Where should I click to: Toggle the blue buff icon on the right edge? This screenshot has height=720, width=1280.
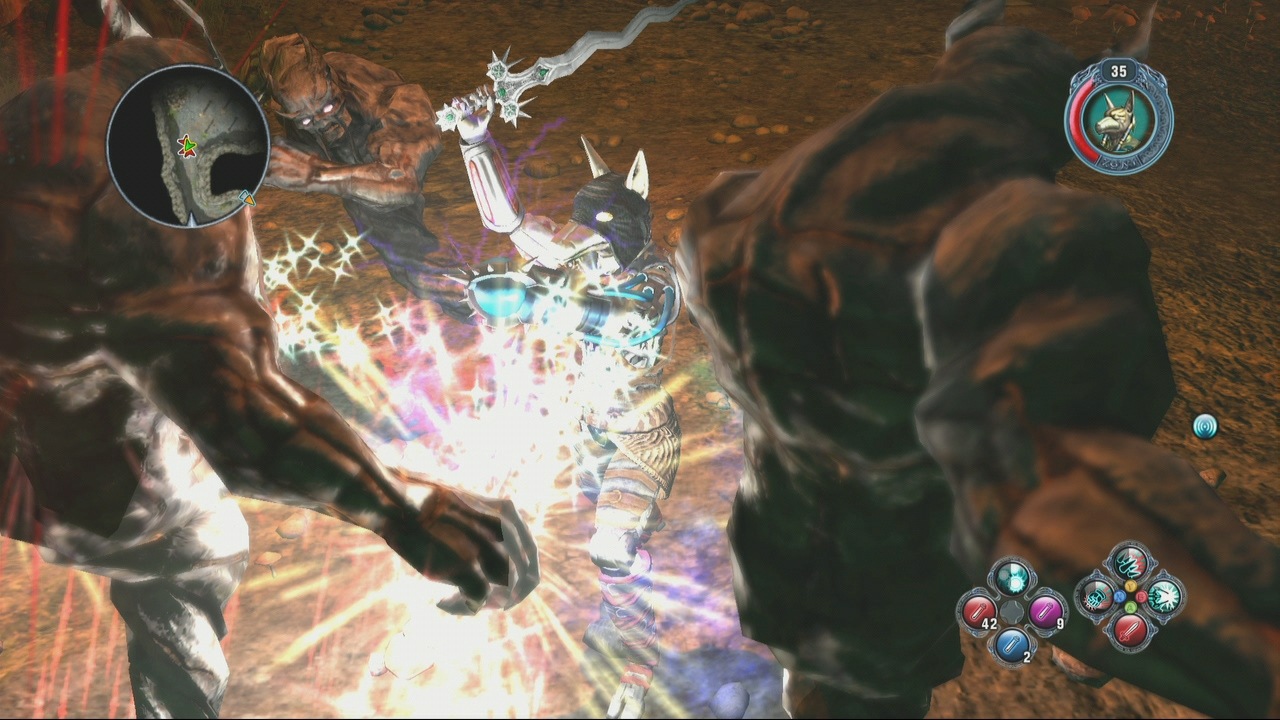[1206, 425]
